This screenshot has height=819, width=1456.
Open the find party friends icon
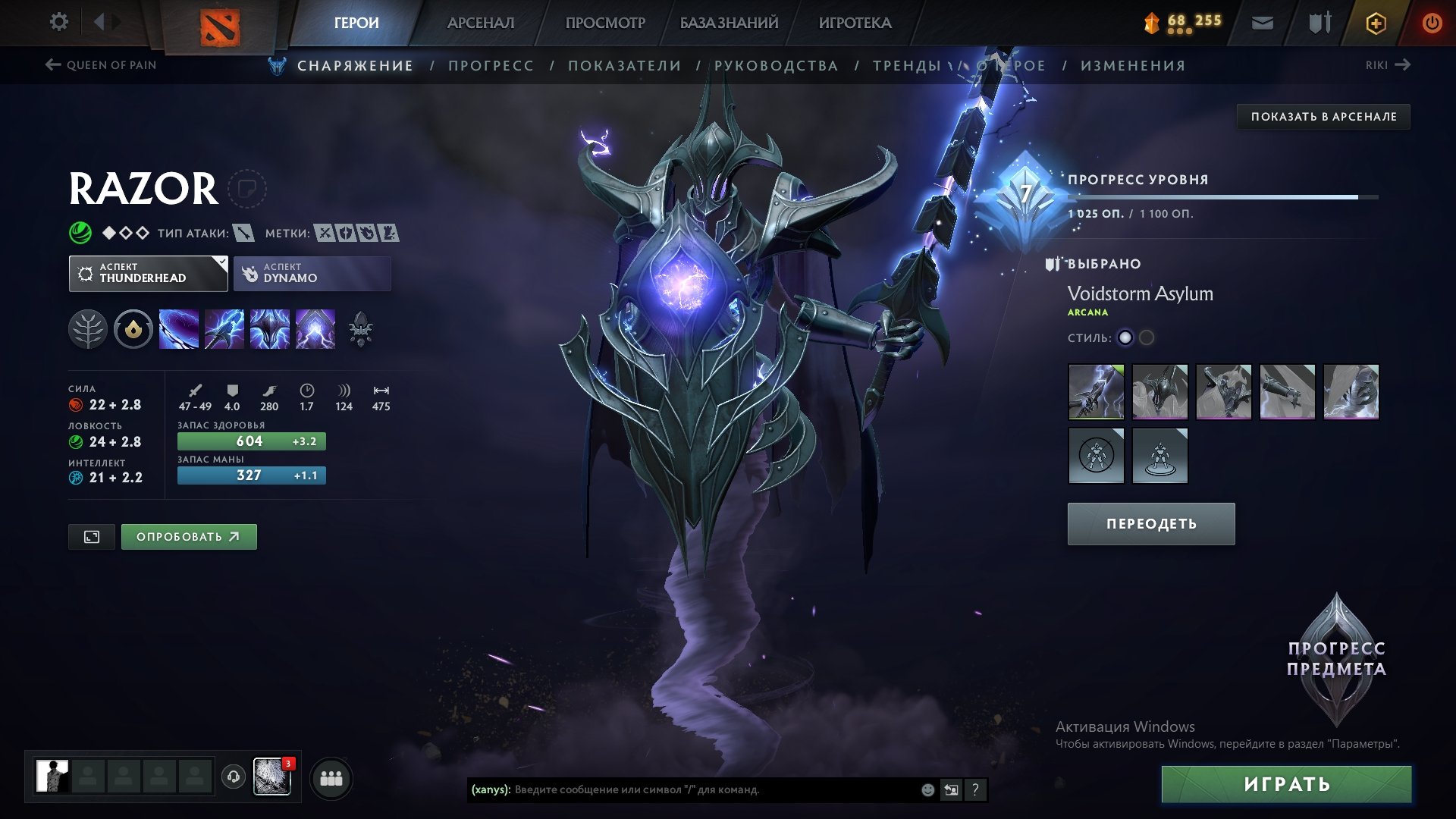pos(331,778)
